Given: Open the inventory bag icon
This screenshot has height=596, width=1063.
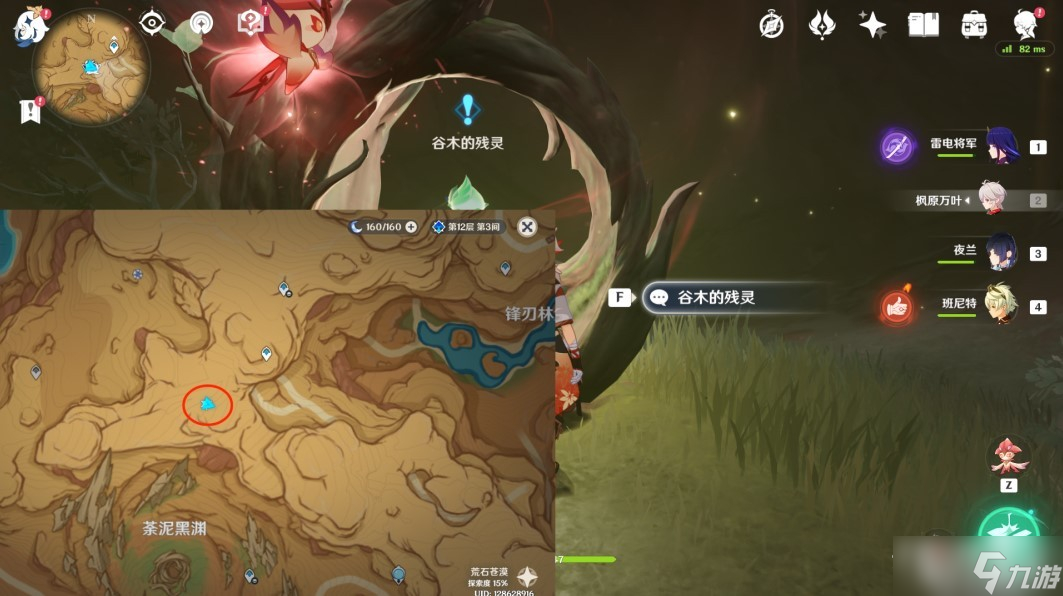Looking at the screenshot, I should [973, 25].
